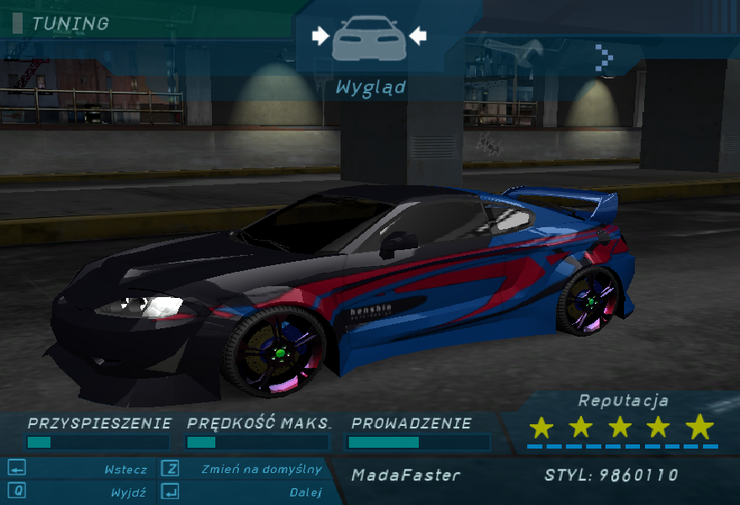The height and width of the screenshot is (505, 740).
Task: Choose the next tuning category on the right
Action: click(x=604, y=57)
